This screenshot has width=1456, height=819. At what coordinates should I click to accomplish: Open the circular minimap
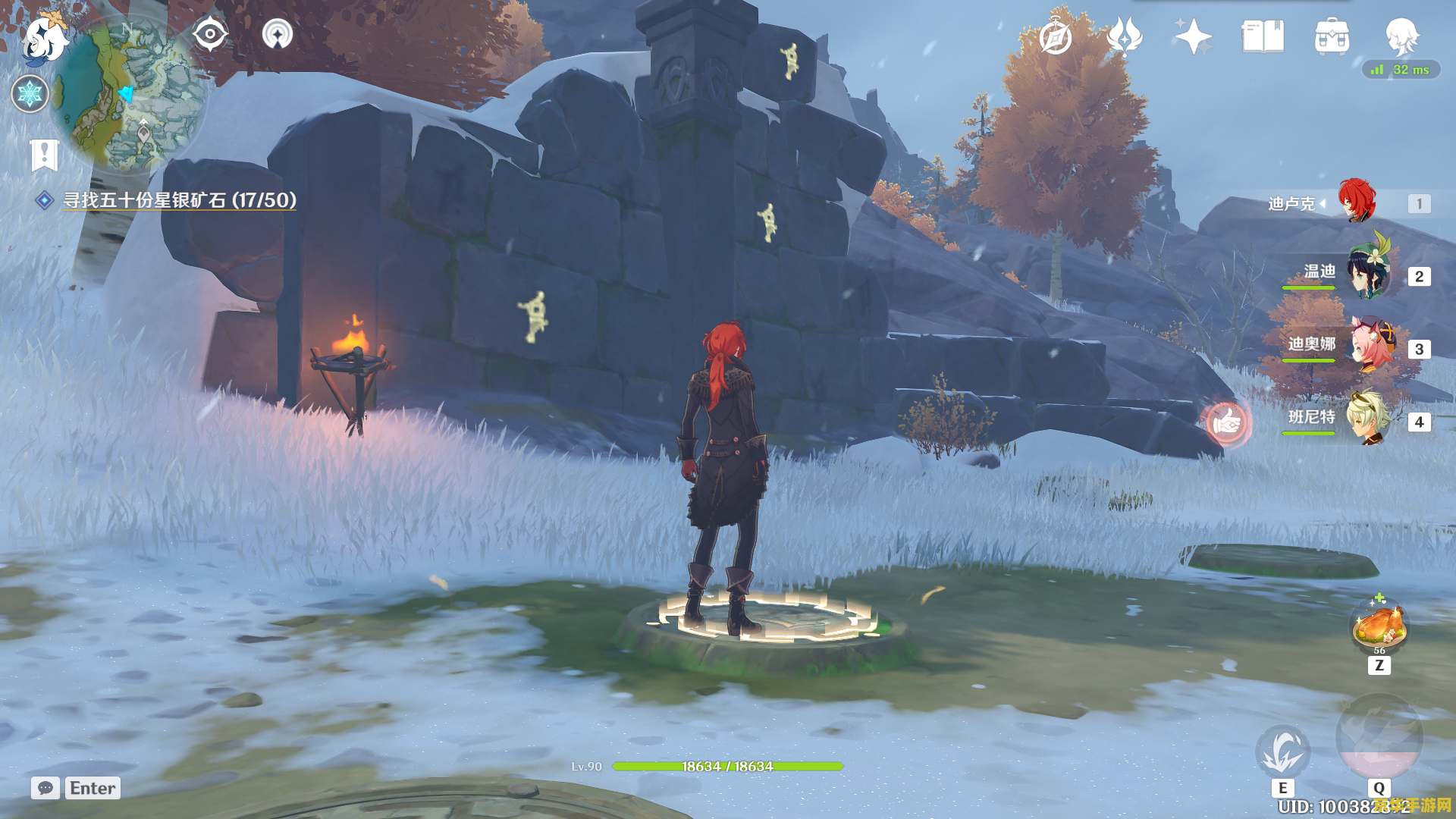130,95
